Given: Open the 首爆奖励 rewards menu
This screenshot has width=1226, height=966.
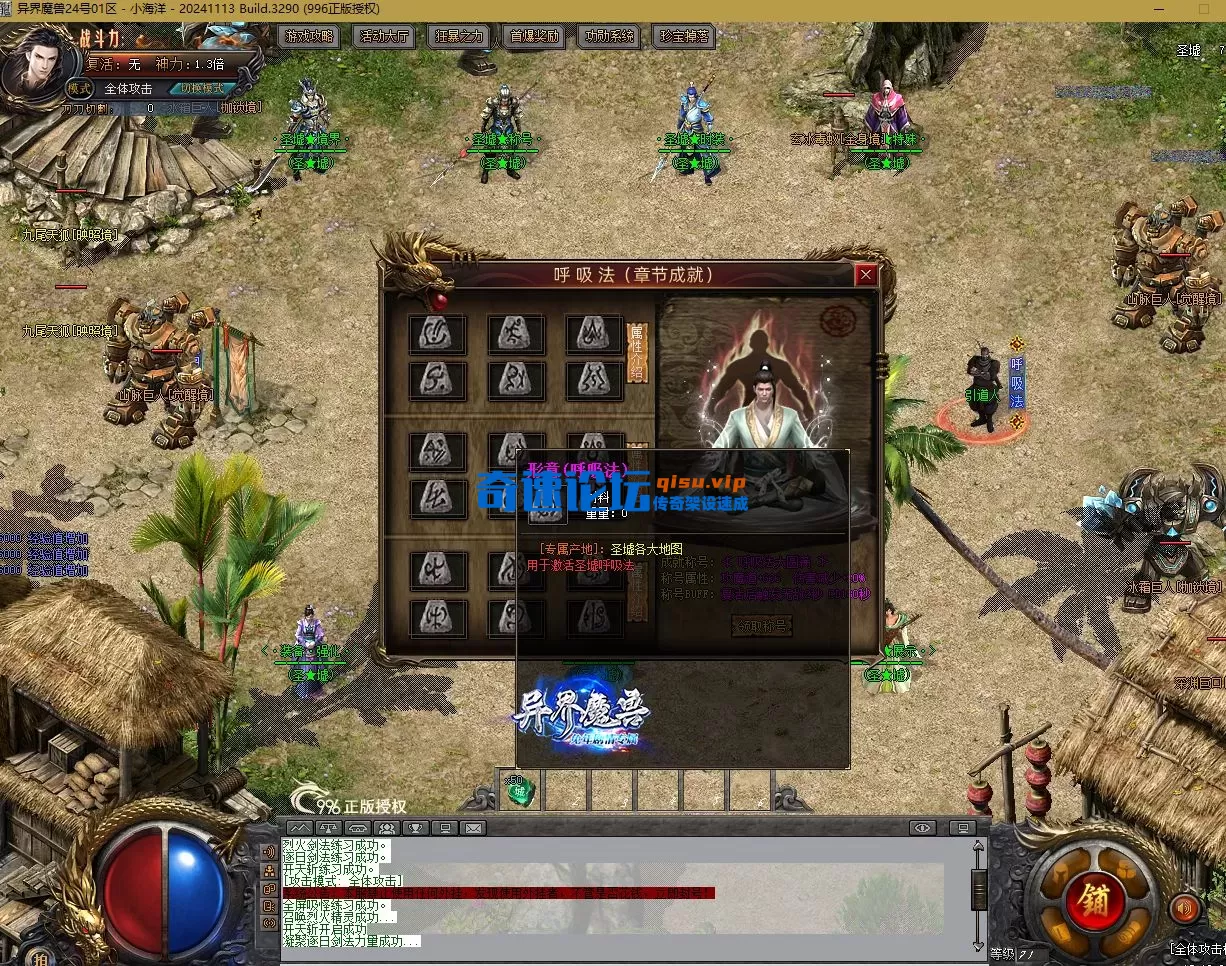Looking at the screenshot, I should [534, 37].
